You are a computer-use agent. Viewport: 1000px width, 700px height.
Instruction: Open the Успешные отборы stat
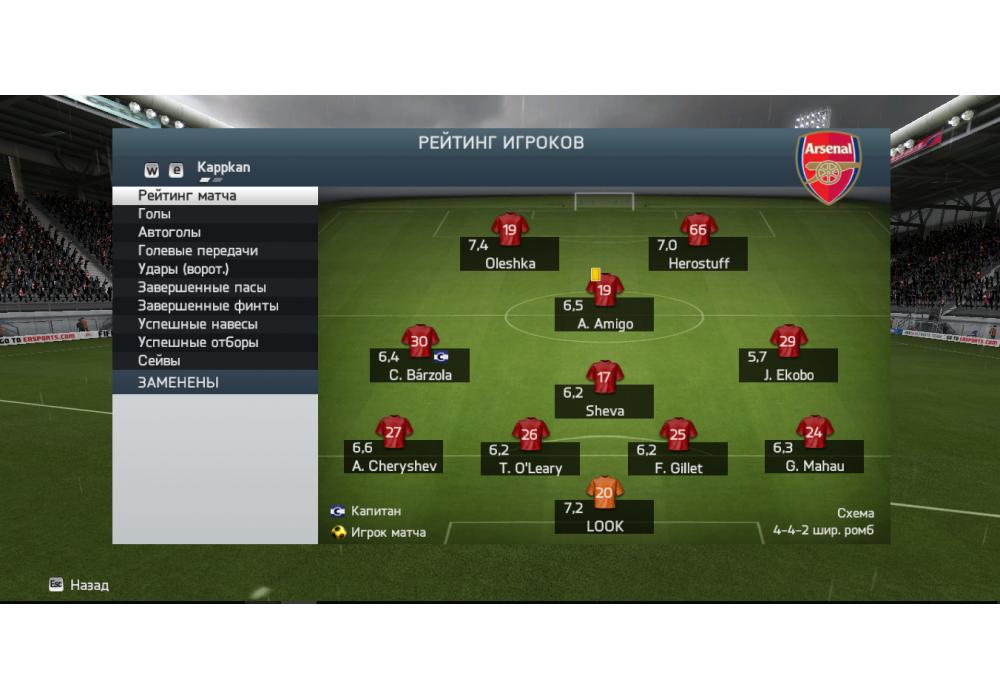coord(215,343)
